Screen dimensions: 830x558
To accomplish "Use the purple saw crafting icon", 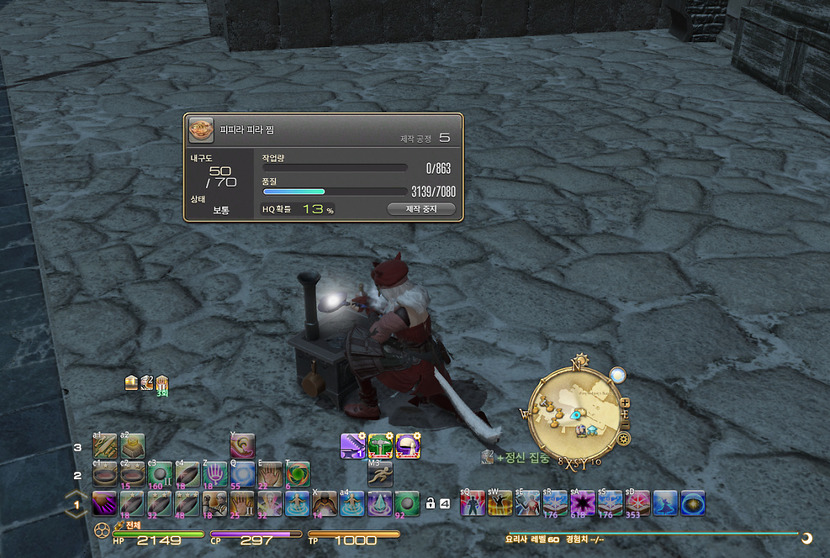I will point(352,445).
